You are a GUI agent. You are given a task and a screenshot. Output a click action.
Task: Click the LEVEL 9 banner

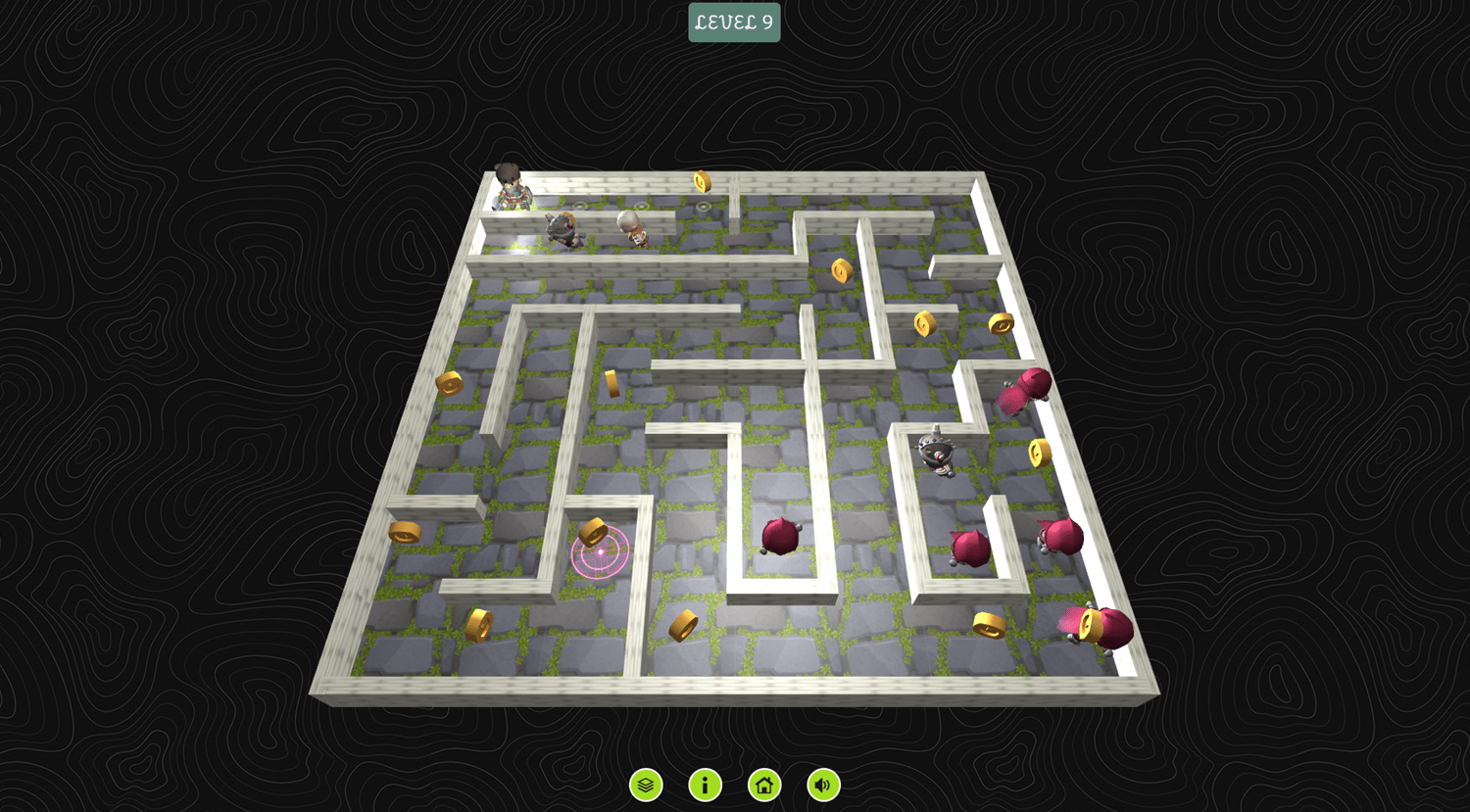[x=733, y=21]
